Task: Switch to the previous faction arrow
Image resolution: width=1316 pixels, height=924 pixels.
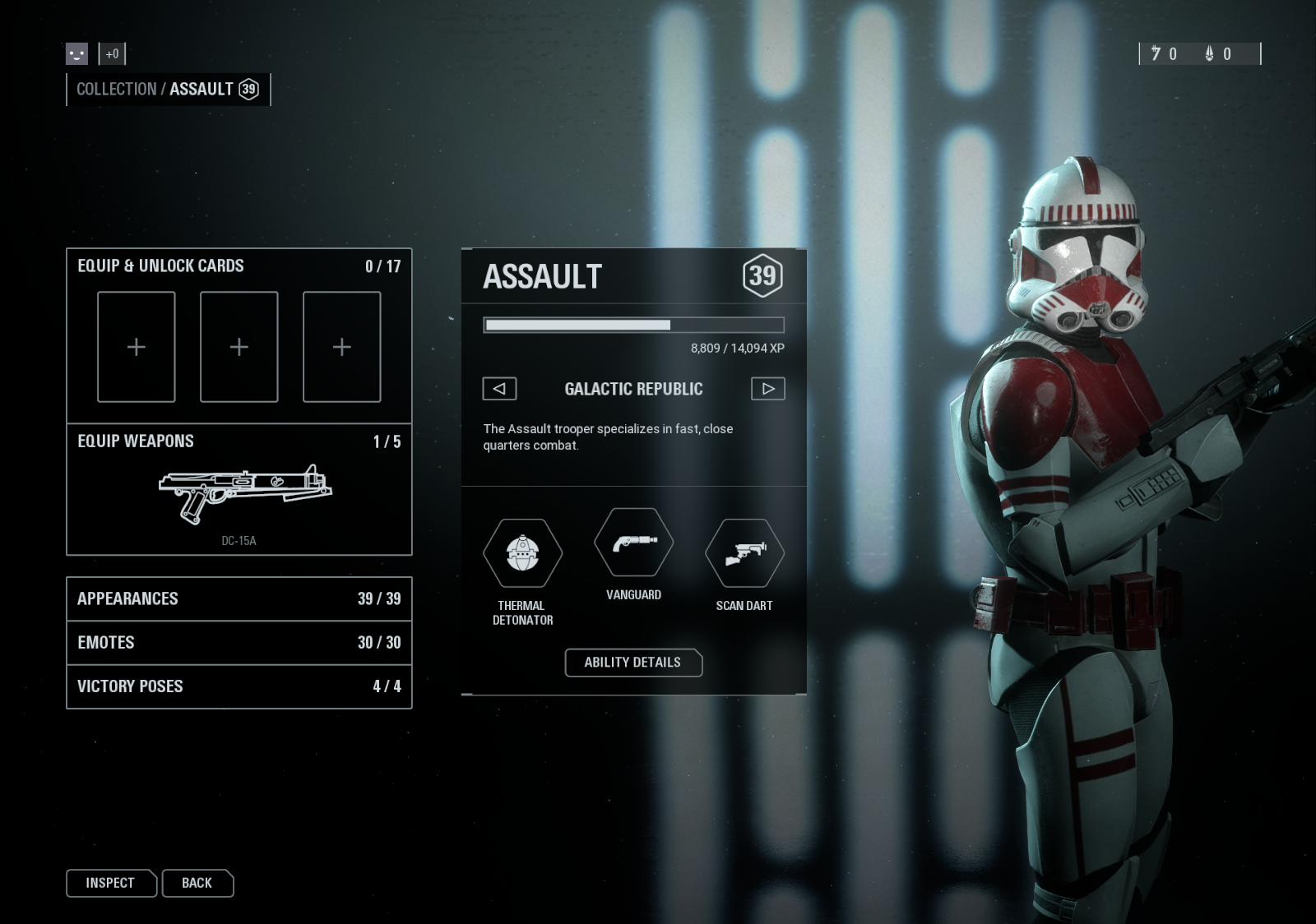Action: pos(499,389)
